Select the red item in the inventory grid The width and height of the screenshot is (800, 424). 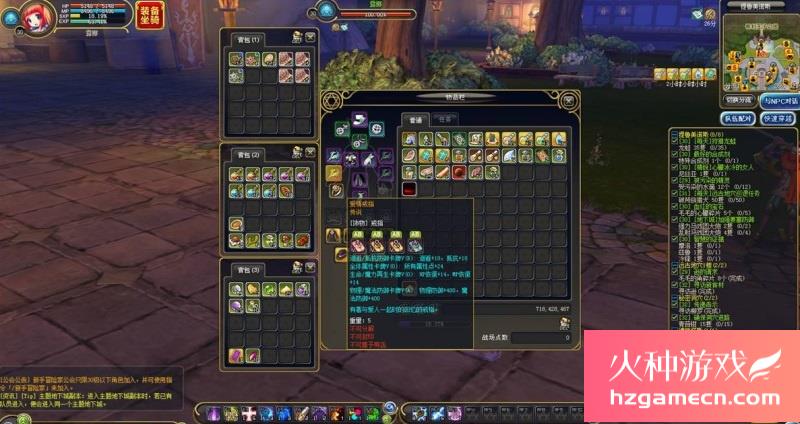pyautogui.click(x=409, y=188)
